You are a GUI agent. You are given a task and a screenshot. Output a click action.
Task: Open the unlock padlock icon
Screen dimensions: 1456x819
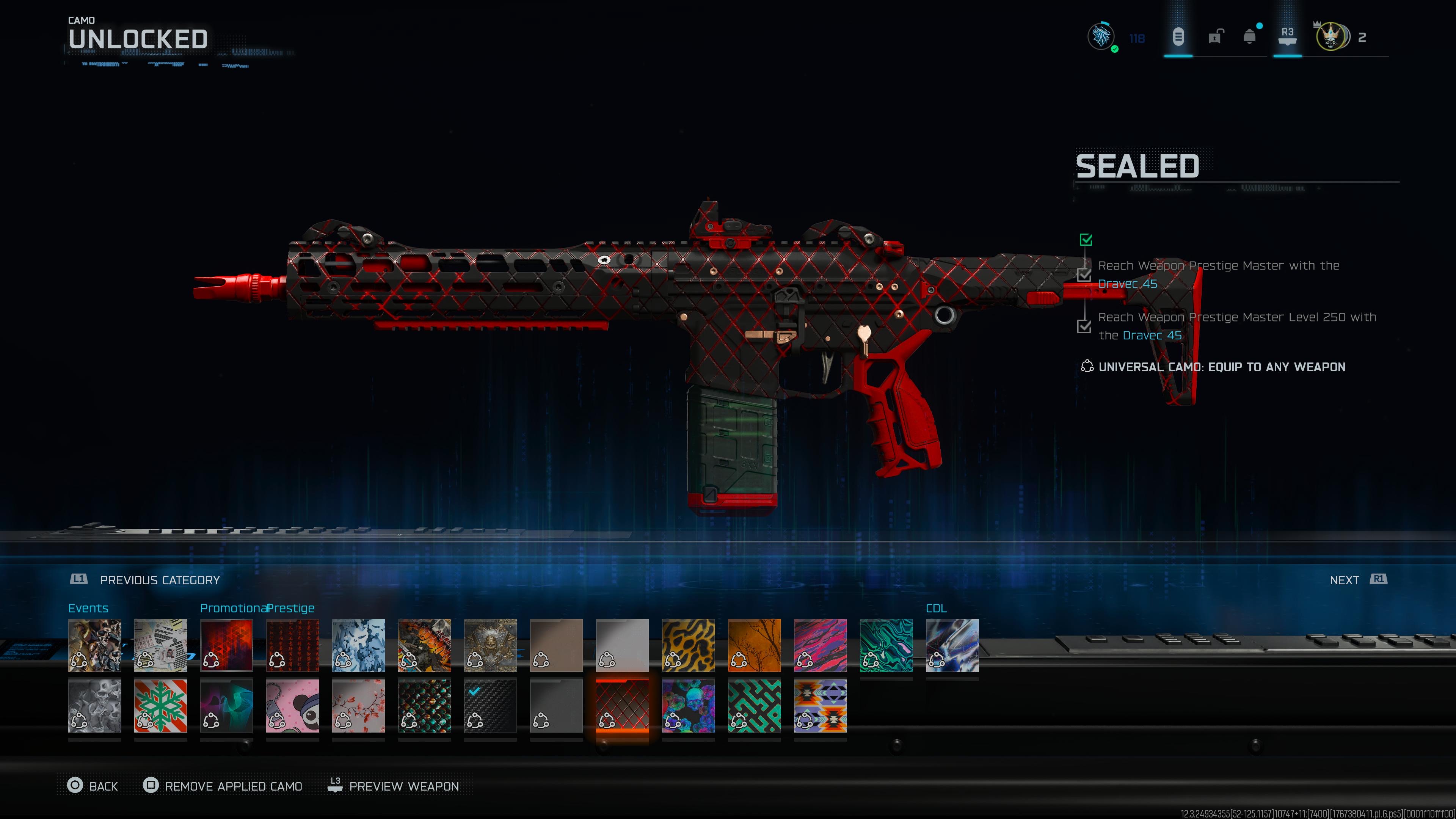(1214, 37)
